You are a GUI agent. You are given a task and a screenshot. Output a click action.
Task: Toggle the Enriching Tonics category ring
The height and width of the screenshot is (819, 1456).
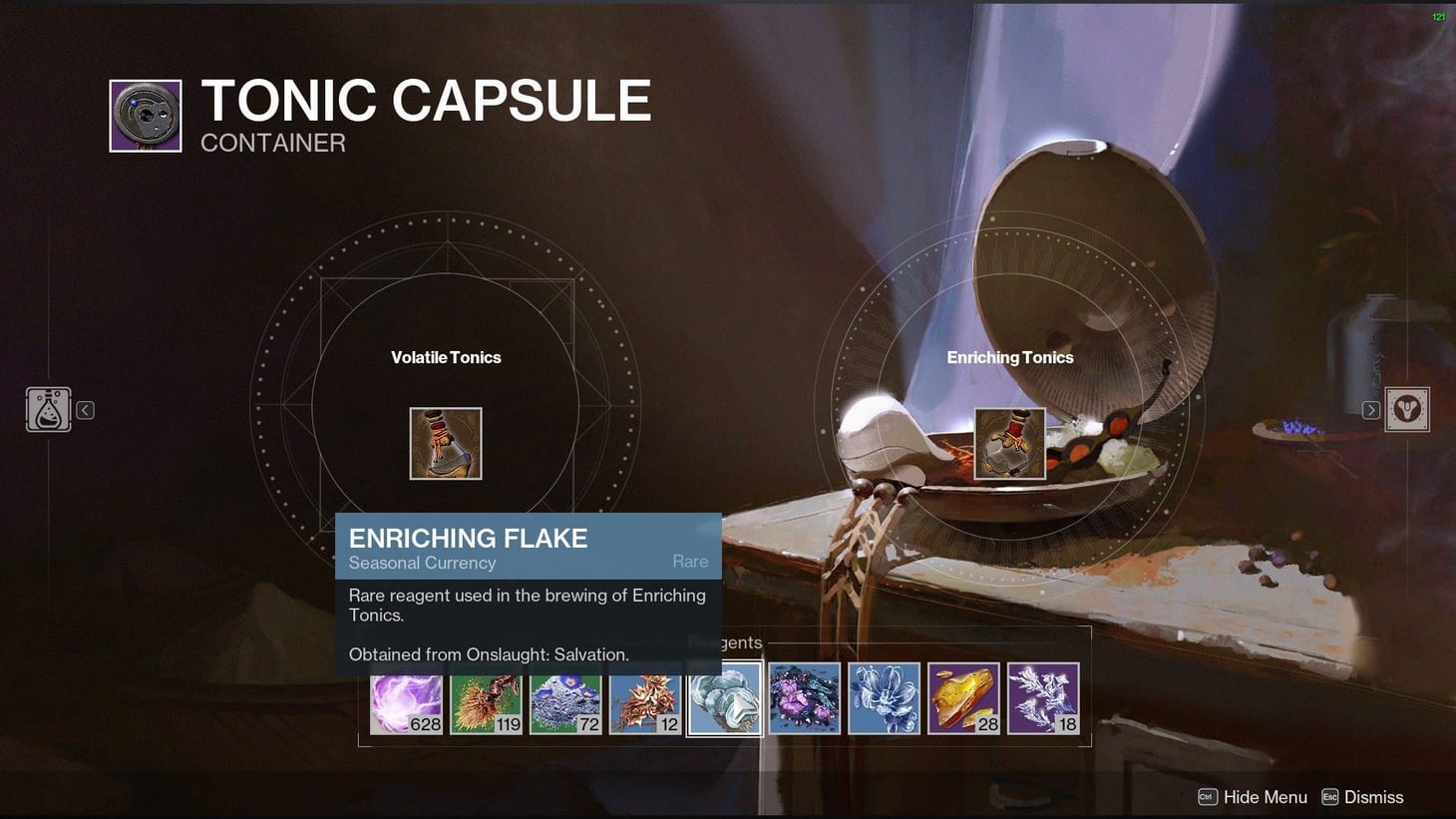coord(1009,356)
